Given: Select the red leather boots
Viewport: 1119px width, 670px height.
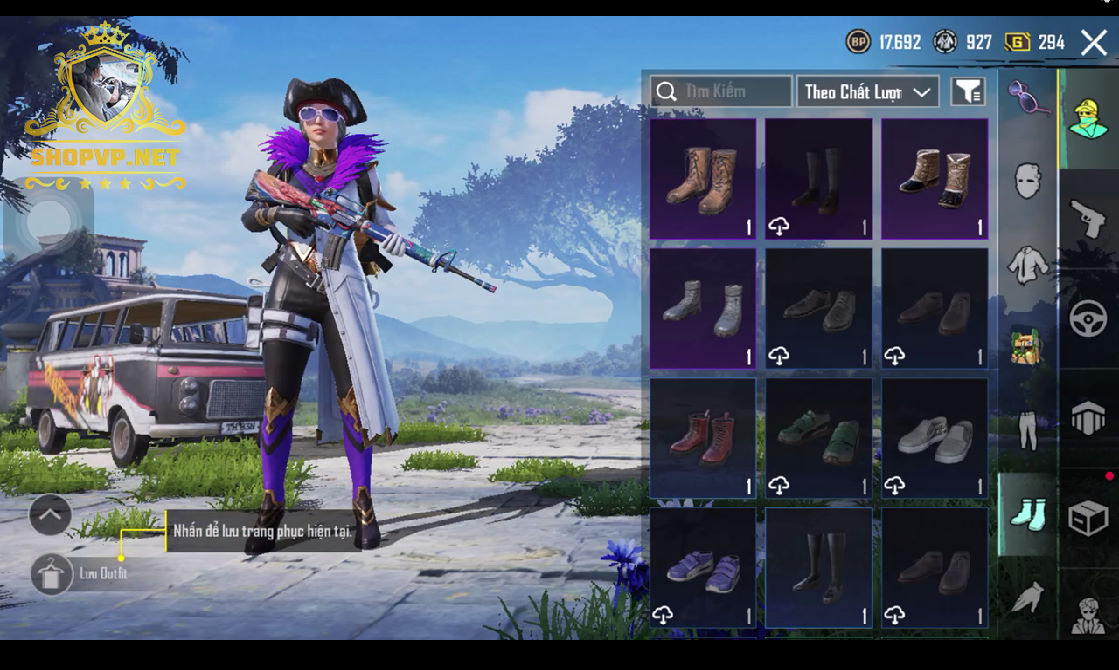Looking at the screenshot, I should (703, 438).
